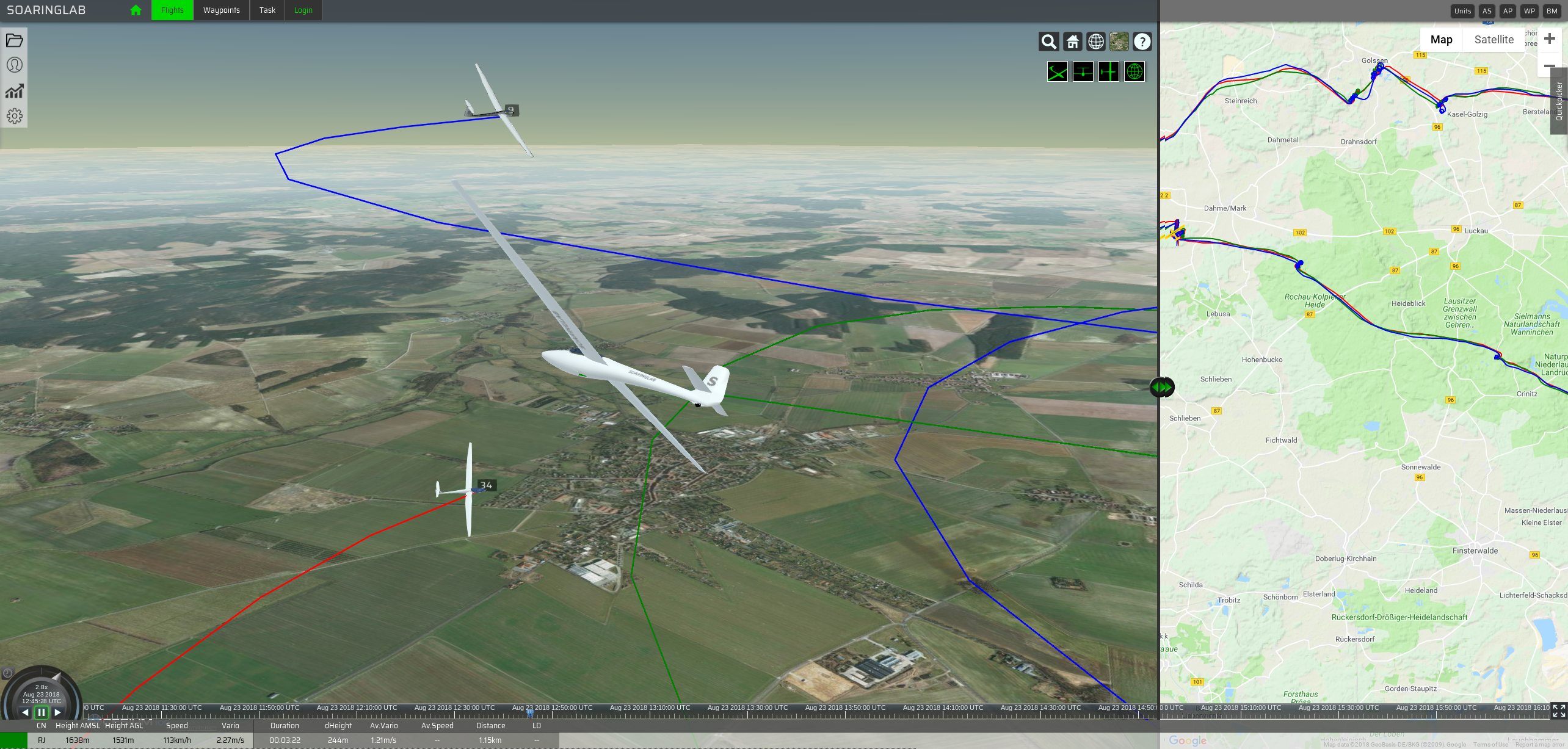
Task: Reset view with the house button
Action: (1072, 42)
